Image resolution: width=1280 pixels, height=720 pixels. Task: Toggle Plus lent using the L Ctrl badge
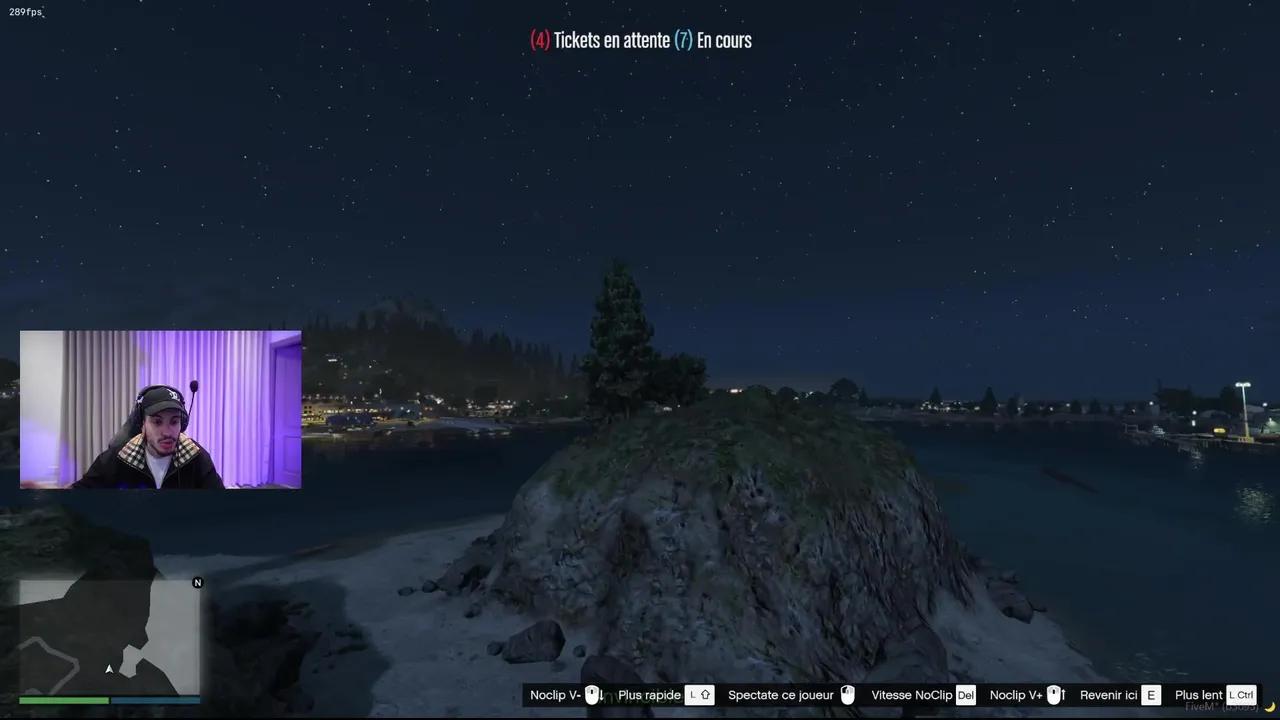click(x=1241, y=694)
